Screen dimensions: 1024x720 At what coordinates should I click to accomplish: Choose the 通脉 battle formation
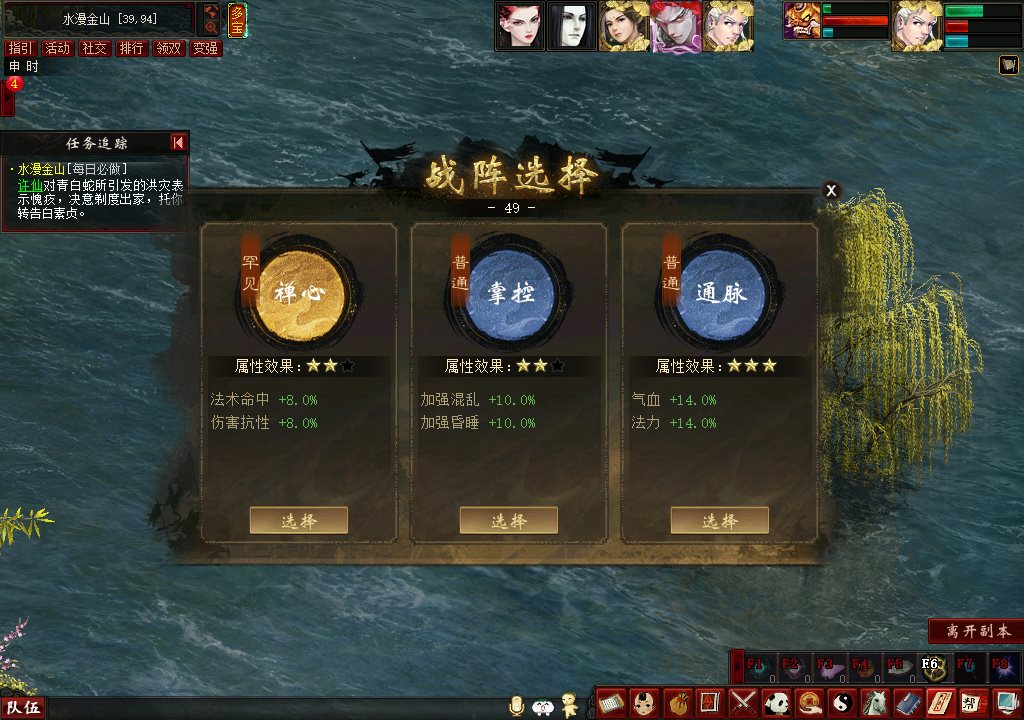tap(719, 520)
